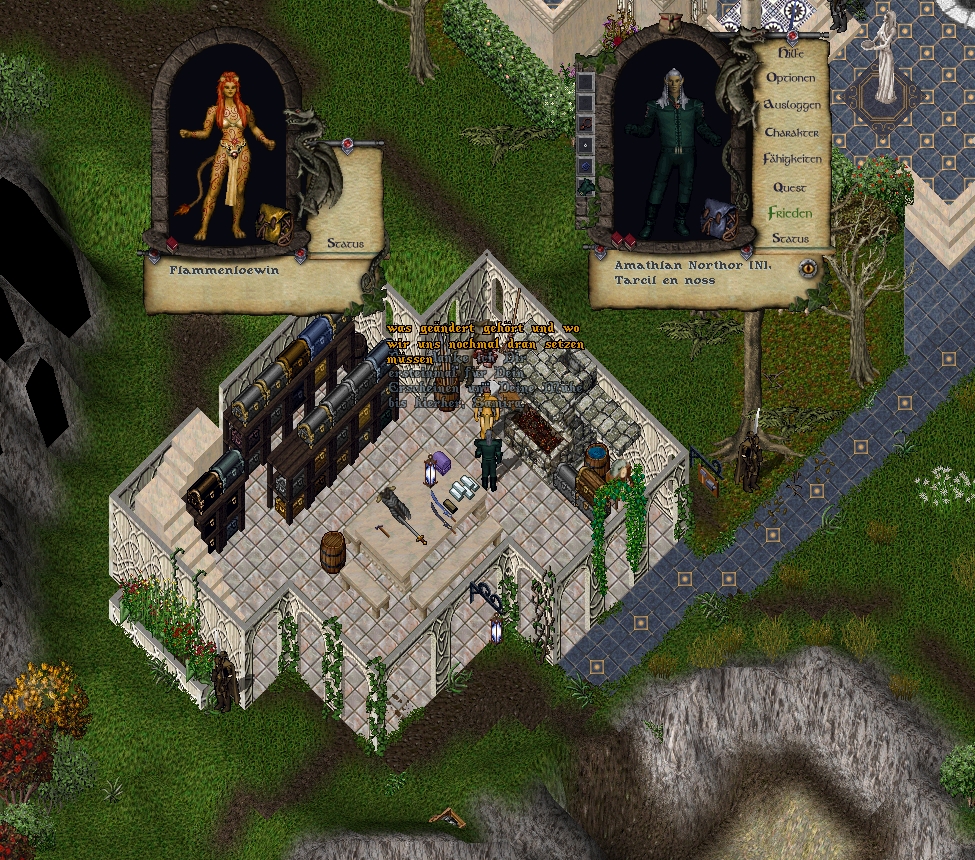
Task: Open Status on Flammenloewin's paperdoll
Action: (346, 243)
